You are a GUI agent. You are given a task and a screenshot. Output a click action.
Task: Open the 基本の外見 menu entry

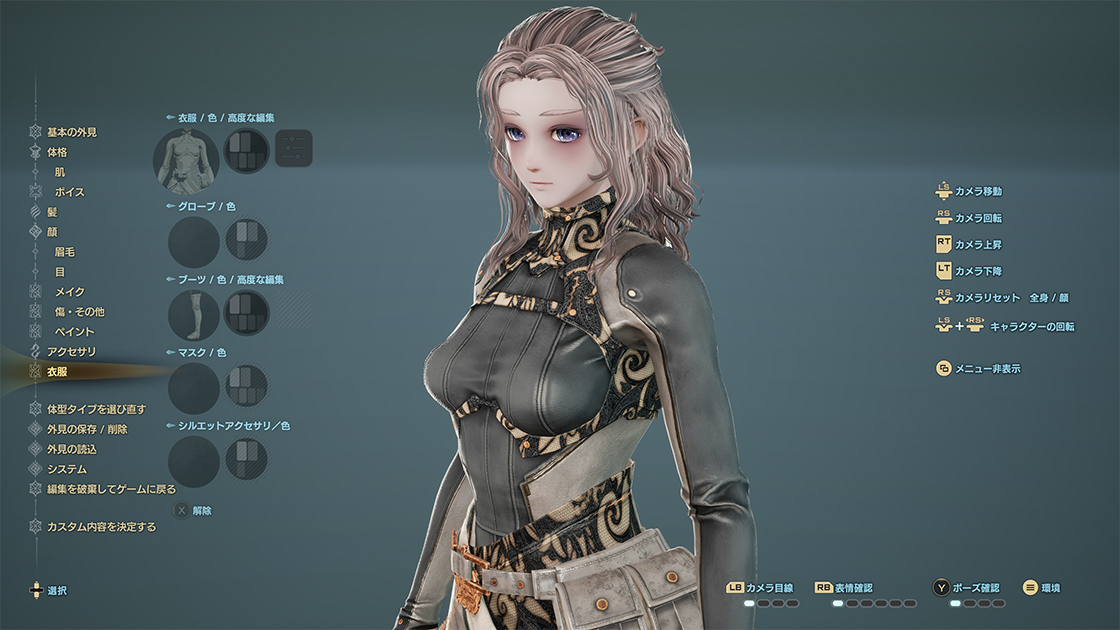coord(71,132)
